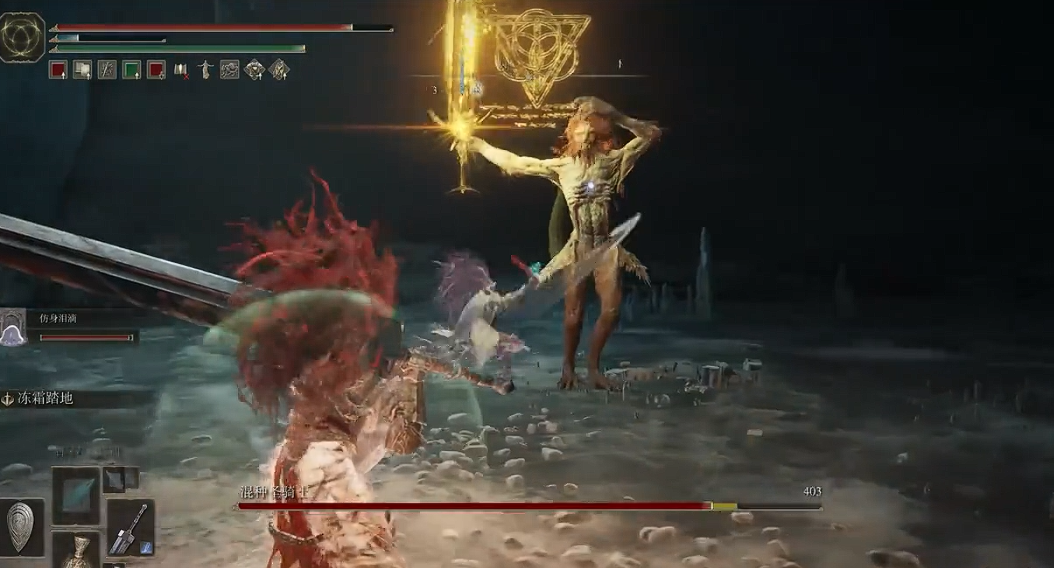The height and width of the screenshot is (568, 1054).
Task: Select the left-hand shield slot
Action: point(22,525)
